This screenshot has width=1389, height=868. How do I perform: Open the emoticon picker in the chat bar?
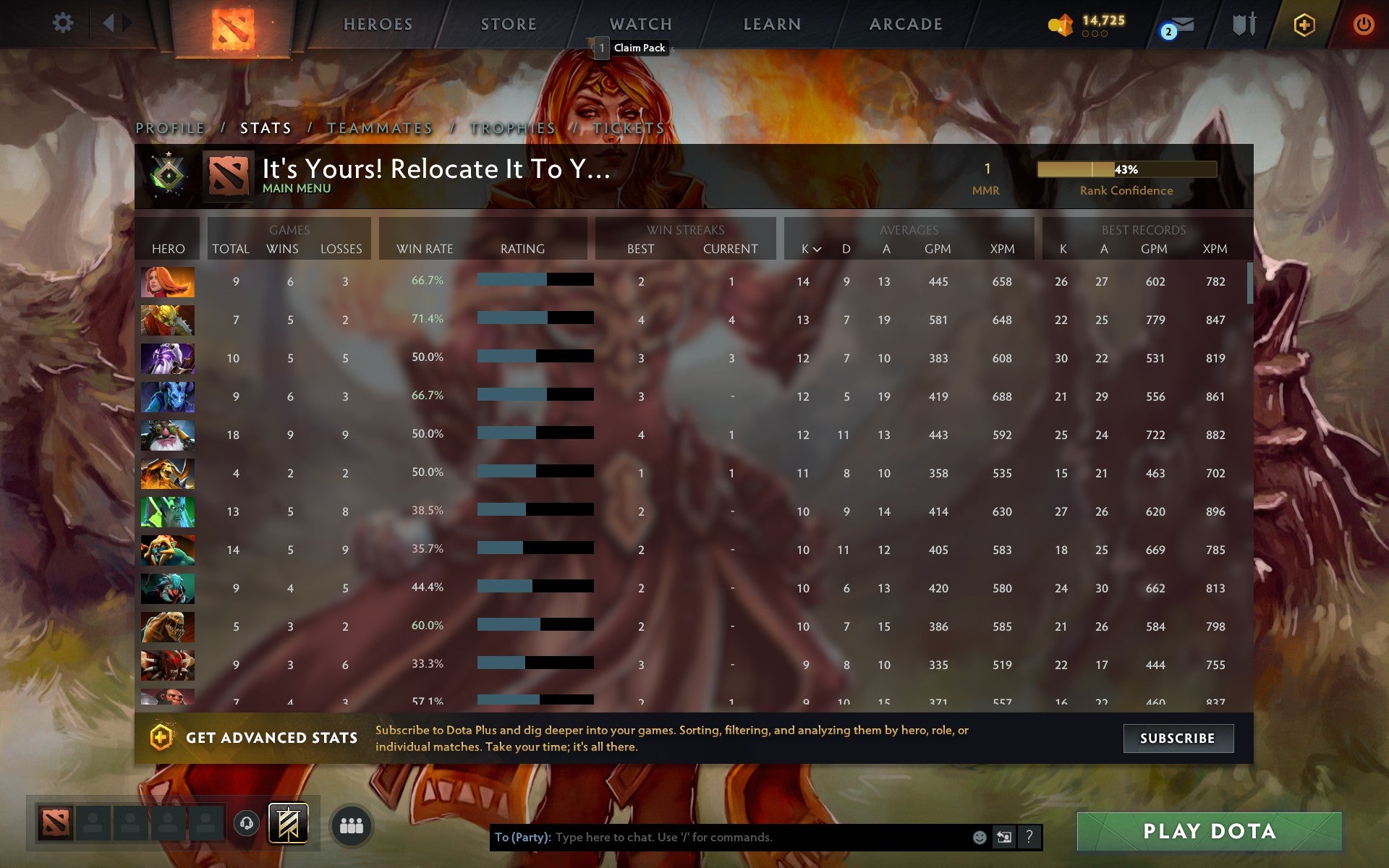tap(978, 838)
